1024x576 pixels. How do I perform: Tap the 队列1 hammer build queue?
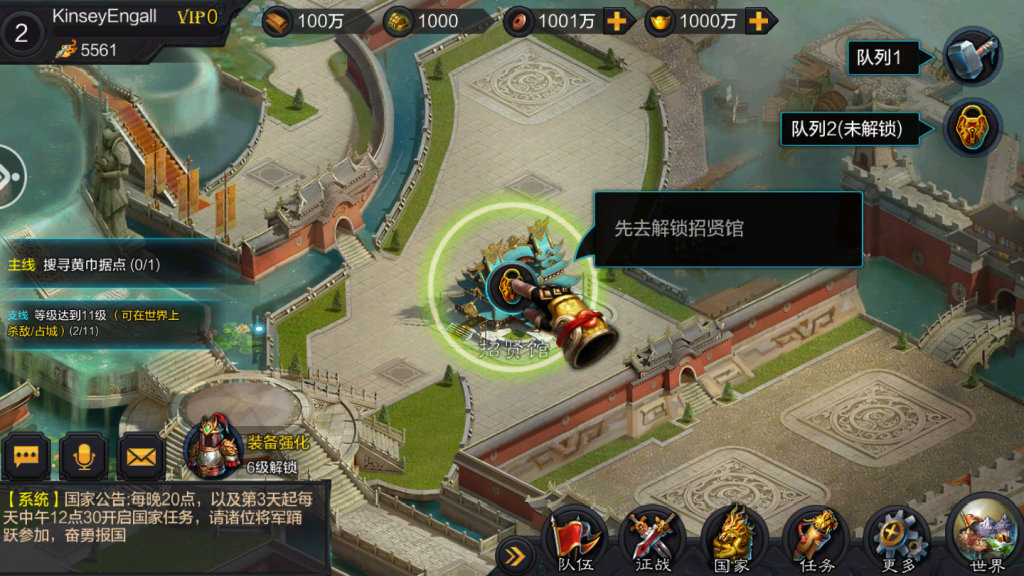tap(972, 57)
